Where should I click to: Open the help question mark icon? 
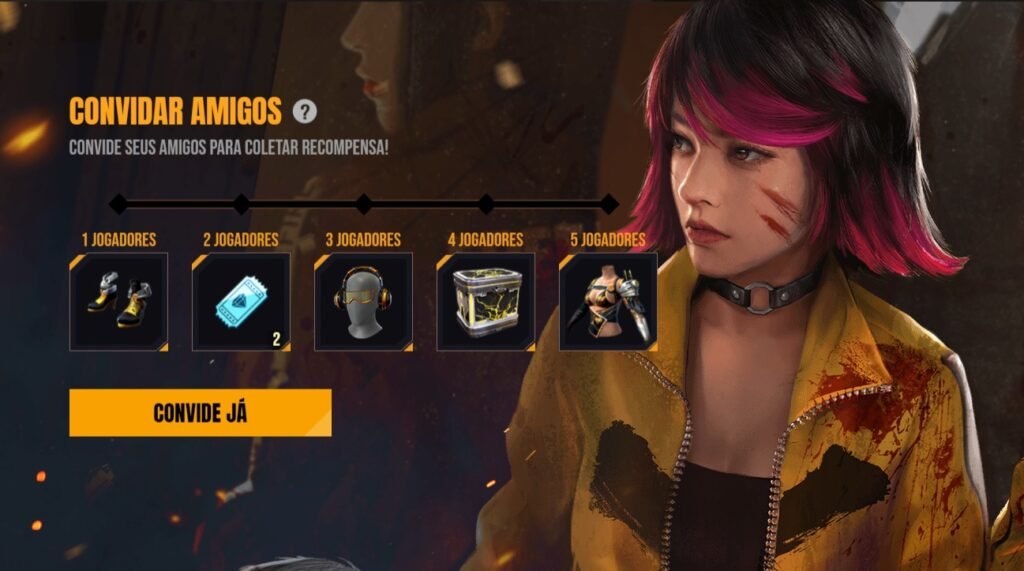click(x=305, y=111)
